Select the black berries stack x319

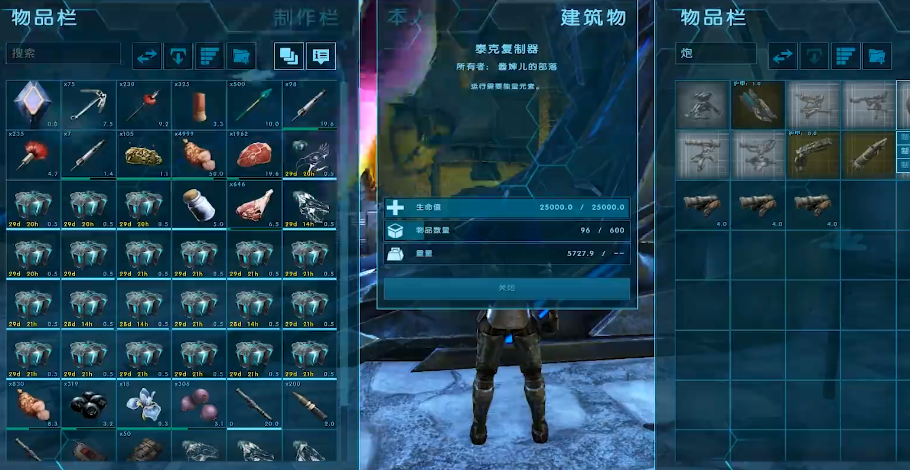(x=88, y=404)
